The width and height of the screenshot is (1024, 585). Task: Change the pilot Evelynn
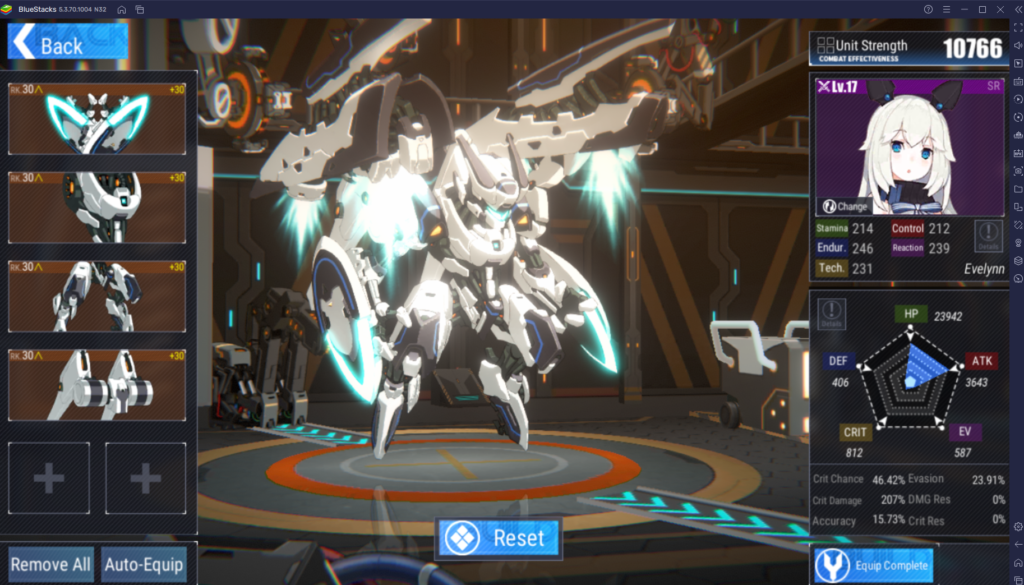845,206
